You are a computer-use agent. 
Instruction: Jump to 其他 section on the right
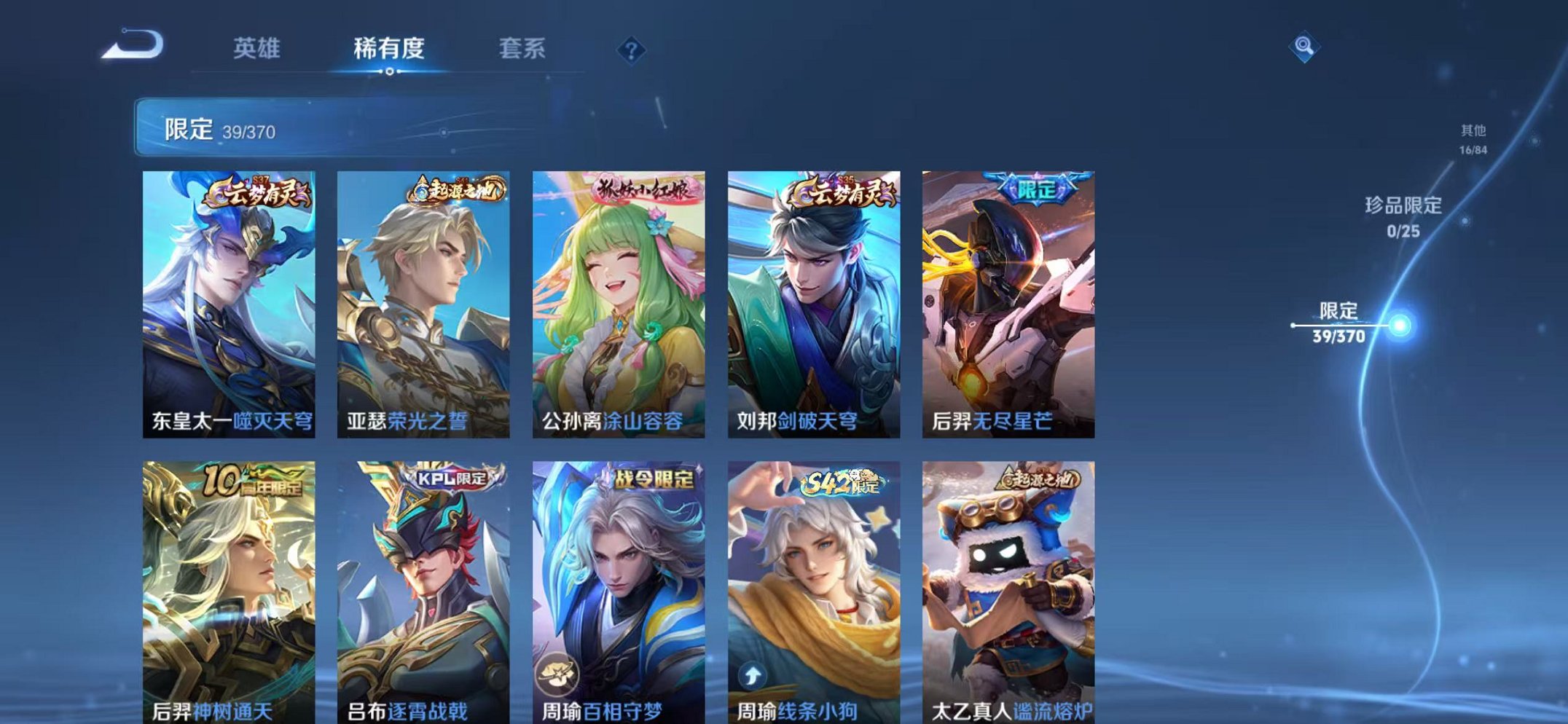click(x=1473, y=137)
